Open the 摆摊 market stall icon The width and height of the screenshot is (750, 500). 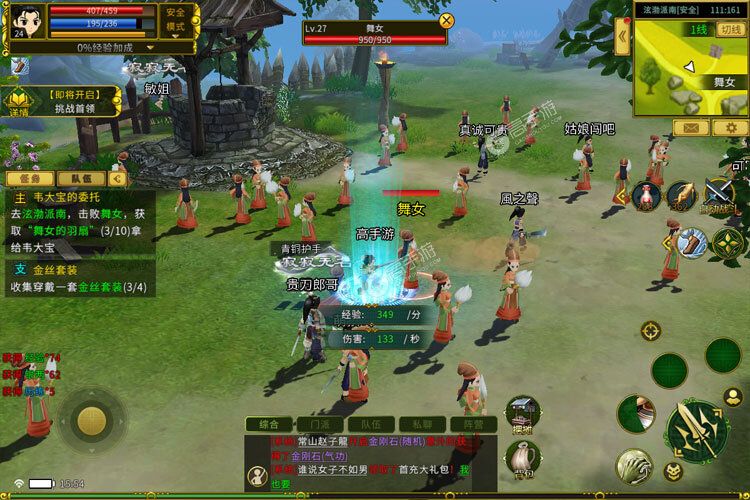[x=523, y=413]
